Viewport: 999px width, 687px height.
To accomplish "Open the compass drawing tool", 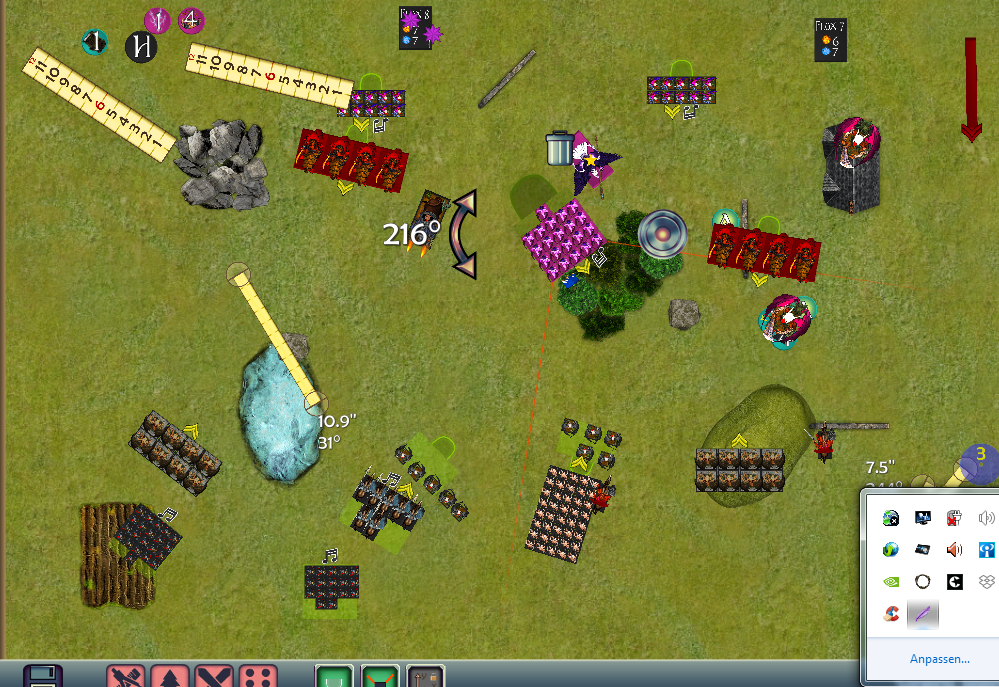I will click(x=127, y=677).
